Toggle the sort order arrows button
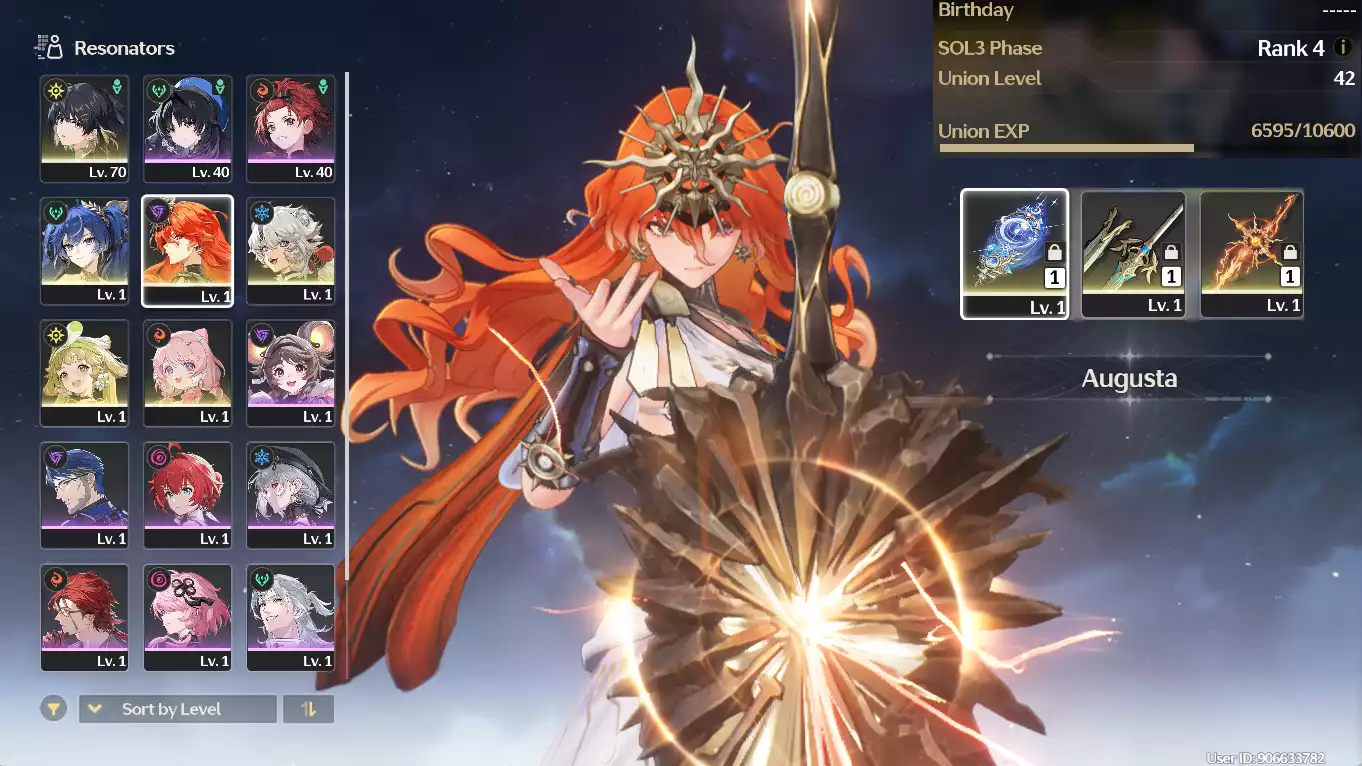 (x=308, y=709)
